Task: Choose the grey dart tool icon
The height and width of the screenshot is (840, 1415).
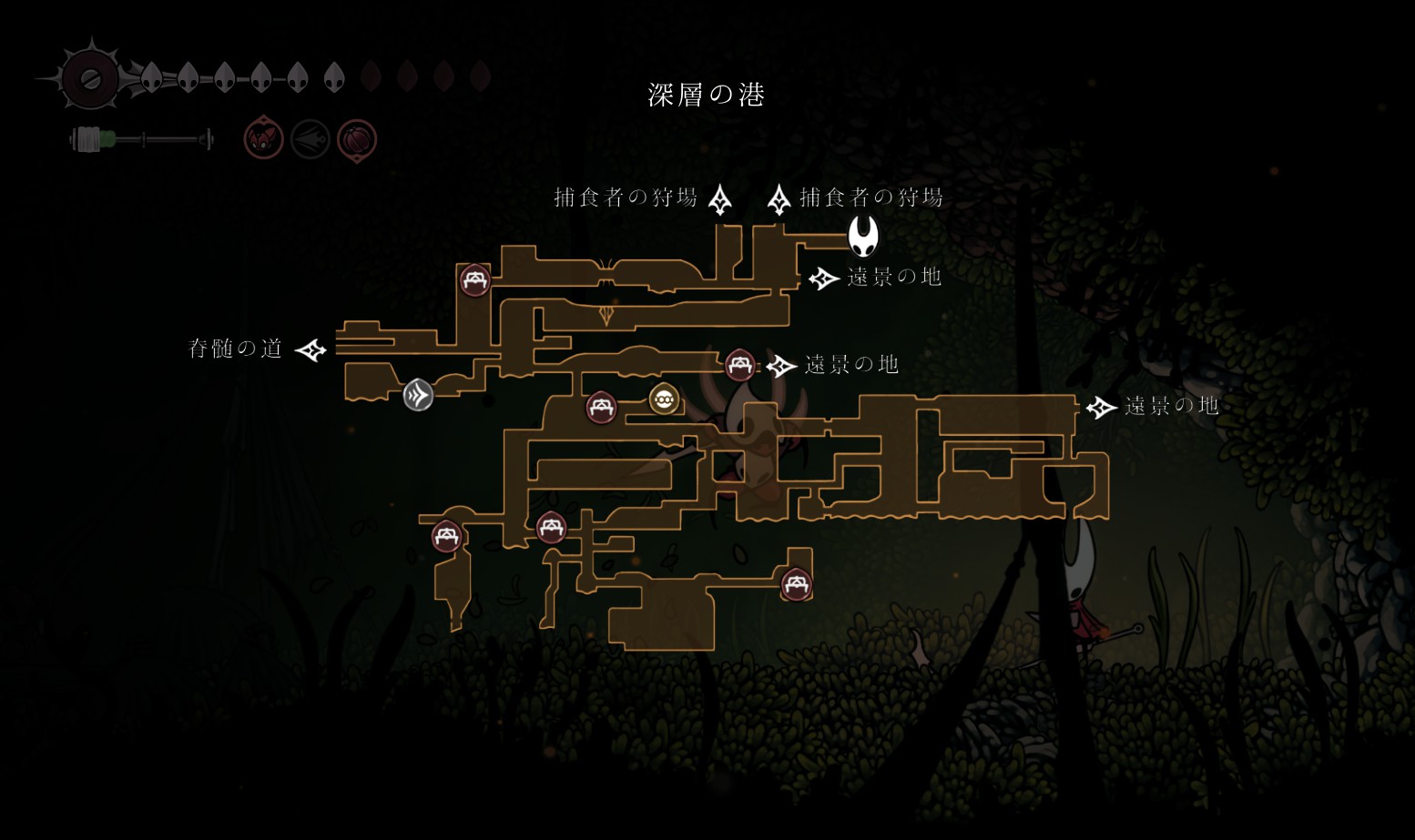Action: (310, 140)
